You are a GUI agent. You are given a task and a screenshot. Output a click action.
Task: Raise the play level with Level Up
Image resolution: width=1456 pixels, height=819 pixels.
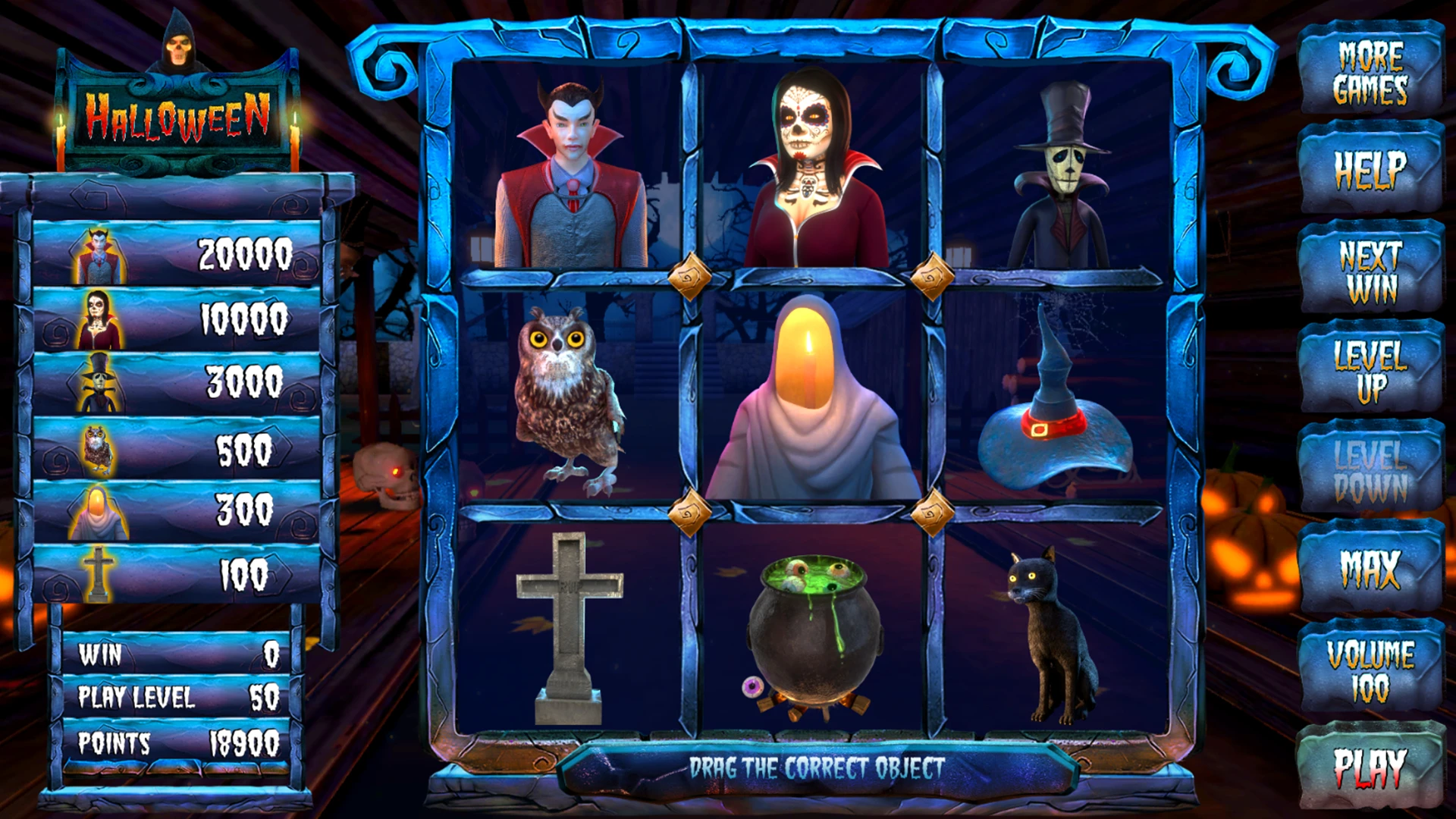[x=1370, y=370]
